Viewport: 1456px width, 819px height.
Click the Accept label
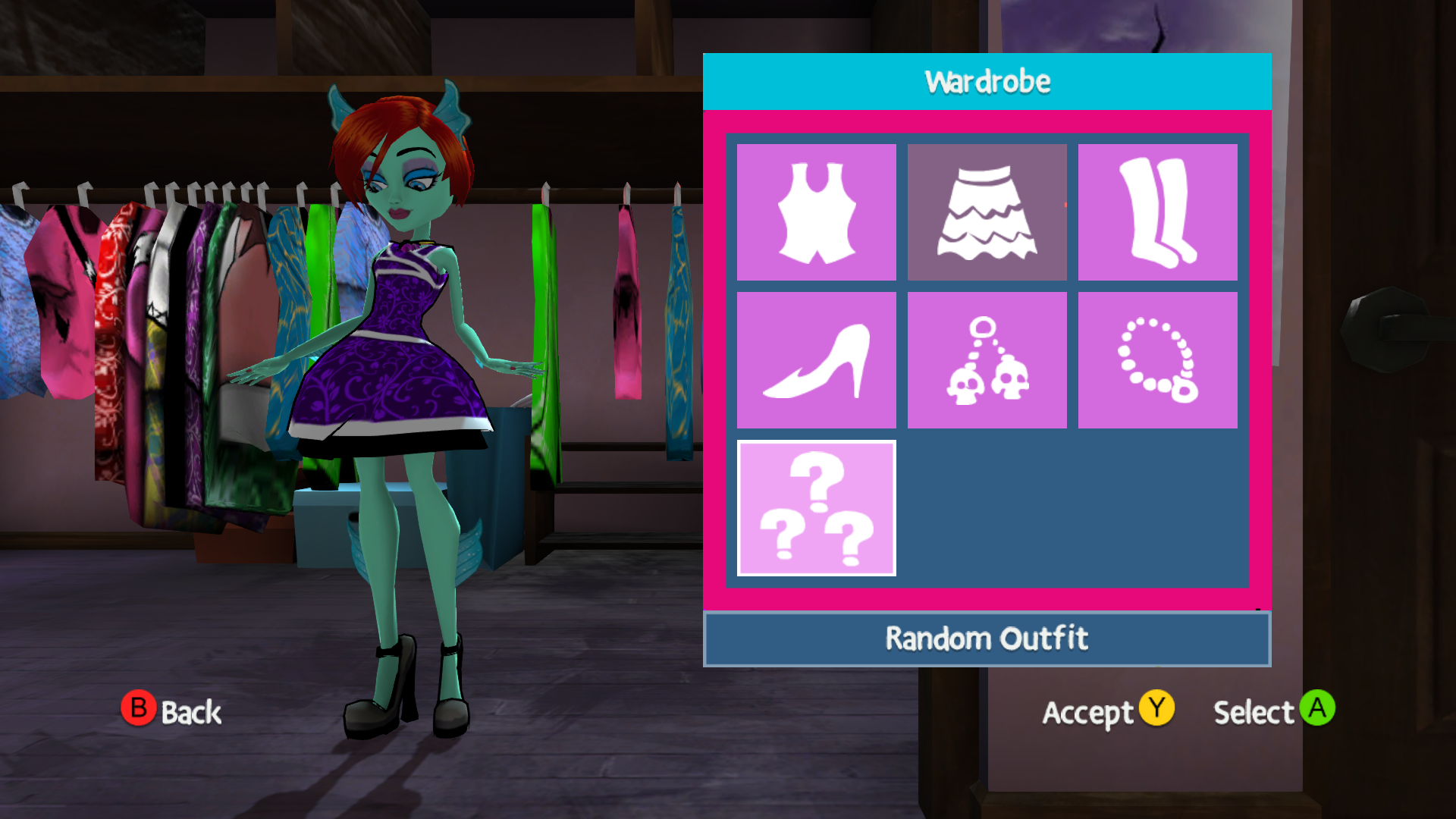(1090, 713)
